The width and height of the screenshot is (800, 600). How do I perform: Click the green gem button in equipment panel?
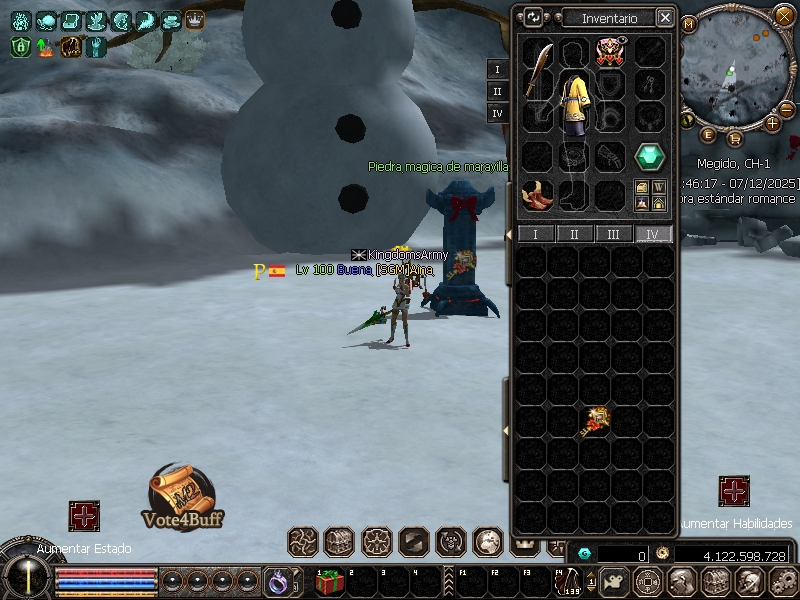point(651,157)
